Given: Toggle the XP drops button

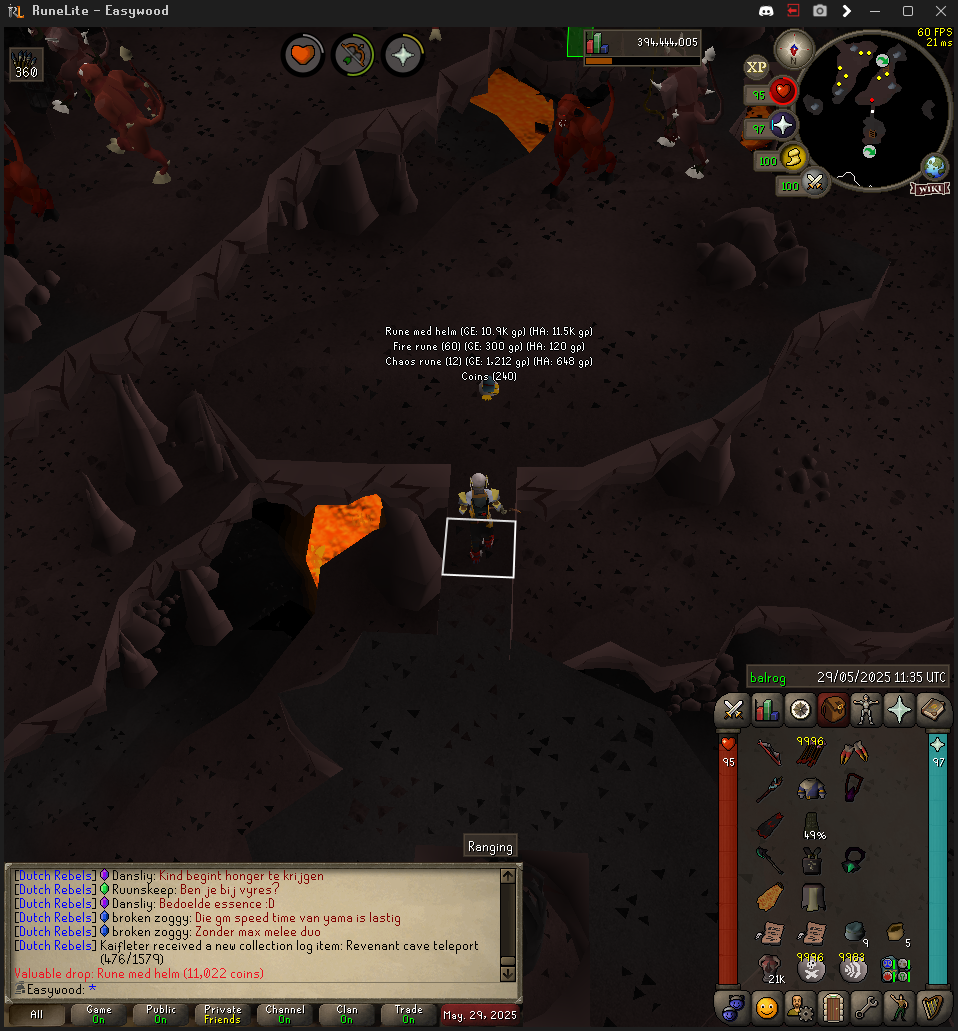Looking at the screenshot, I should point(757,67).
